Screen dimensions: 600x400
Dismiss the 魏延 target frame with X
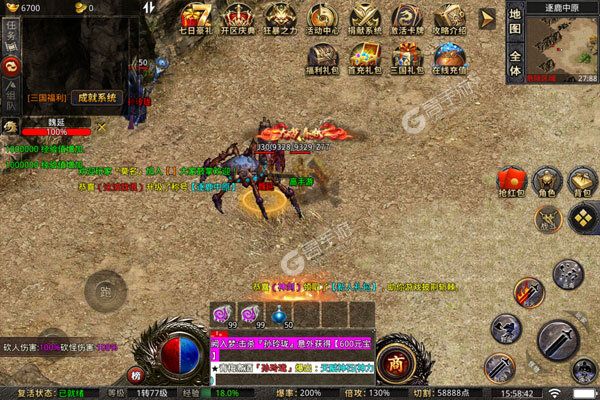pos(100,126)
